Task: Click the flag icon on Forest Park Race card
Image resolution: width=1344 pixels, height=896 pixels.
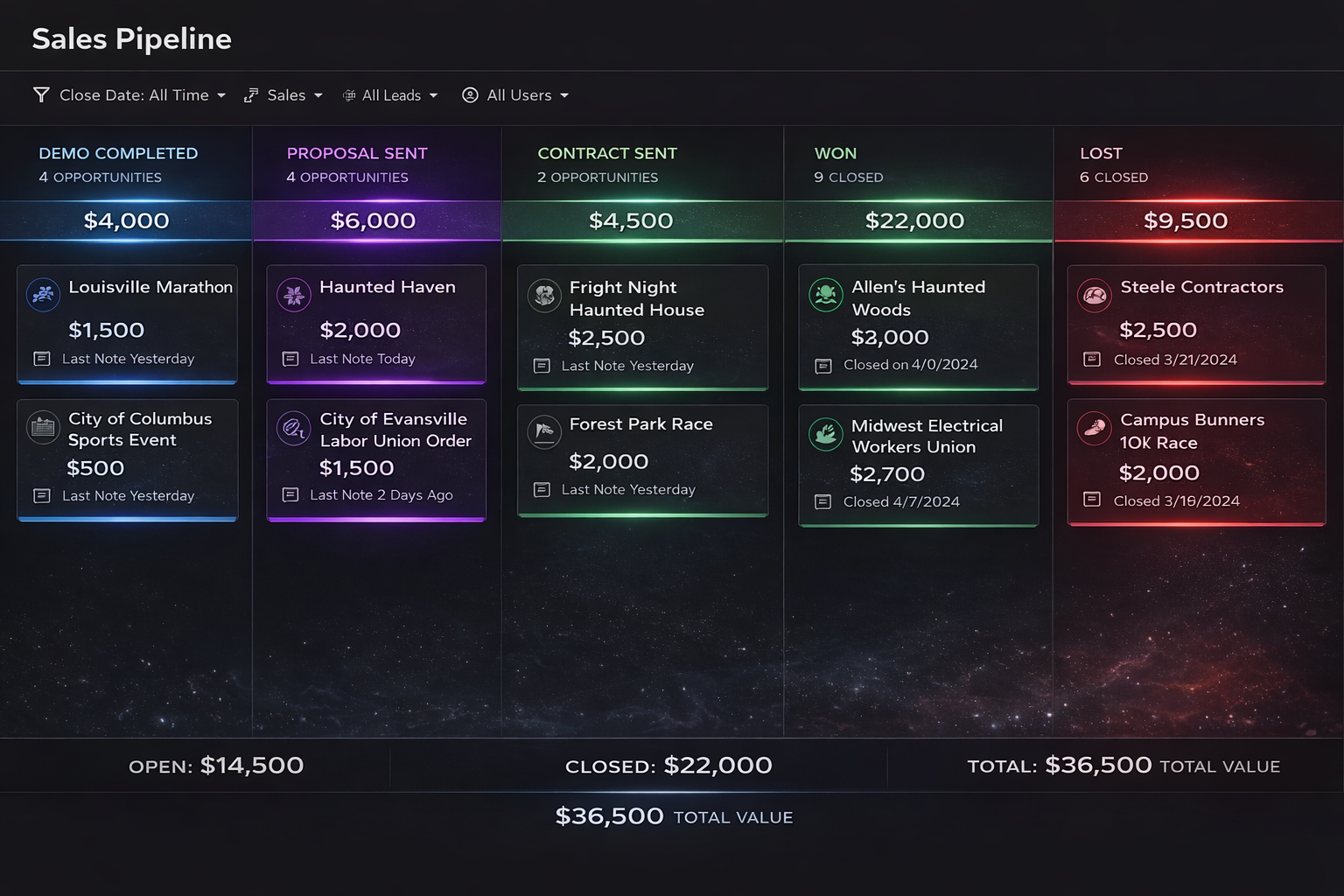Action: coord(544,432)
